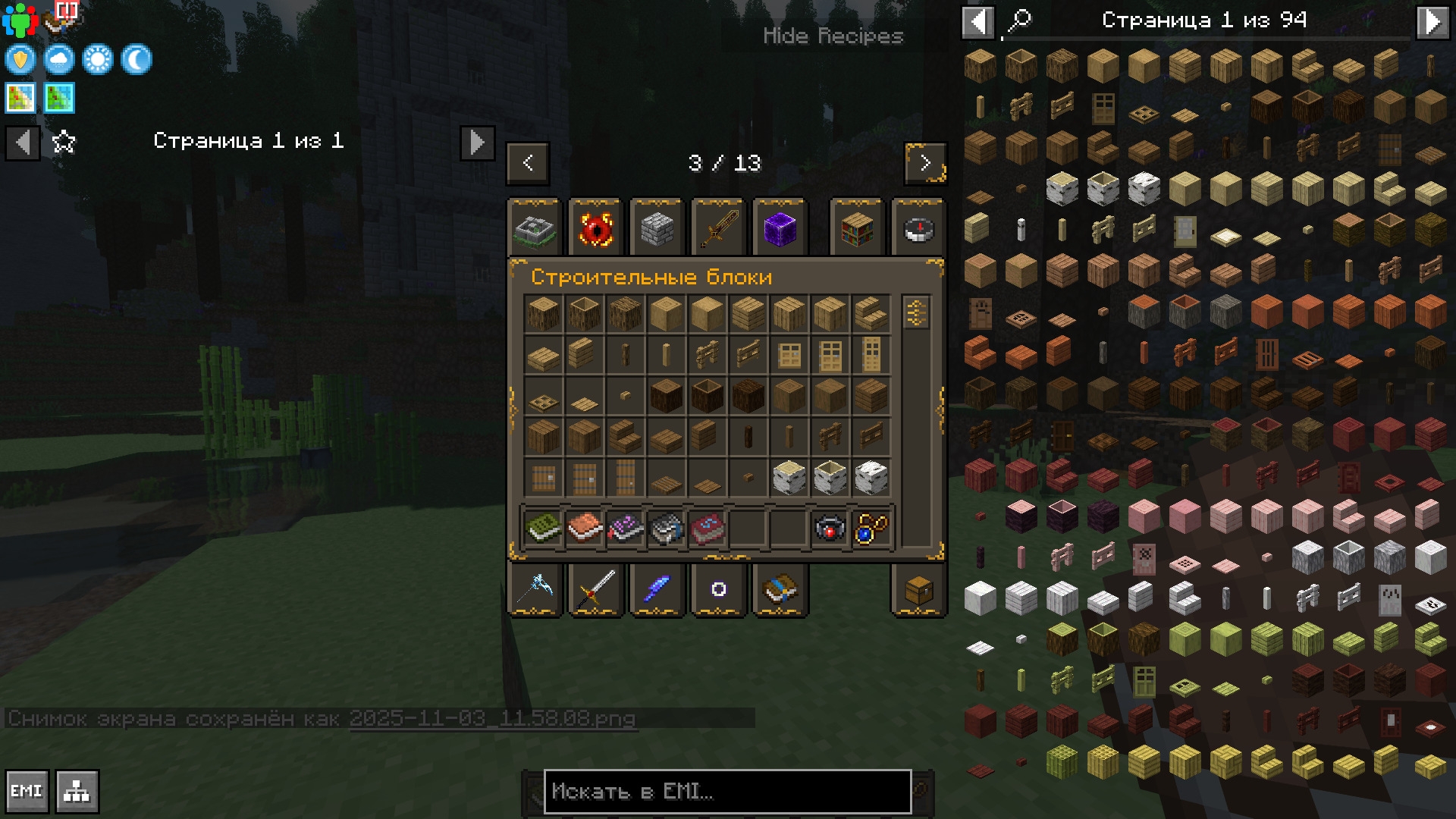Switch to the red eye creative tab
Viewport: 1456px width, 819px height.
click(595, 228)
